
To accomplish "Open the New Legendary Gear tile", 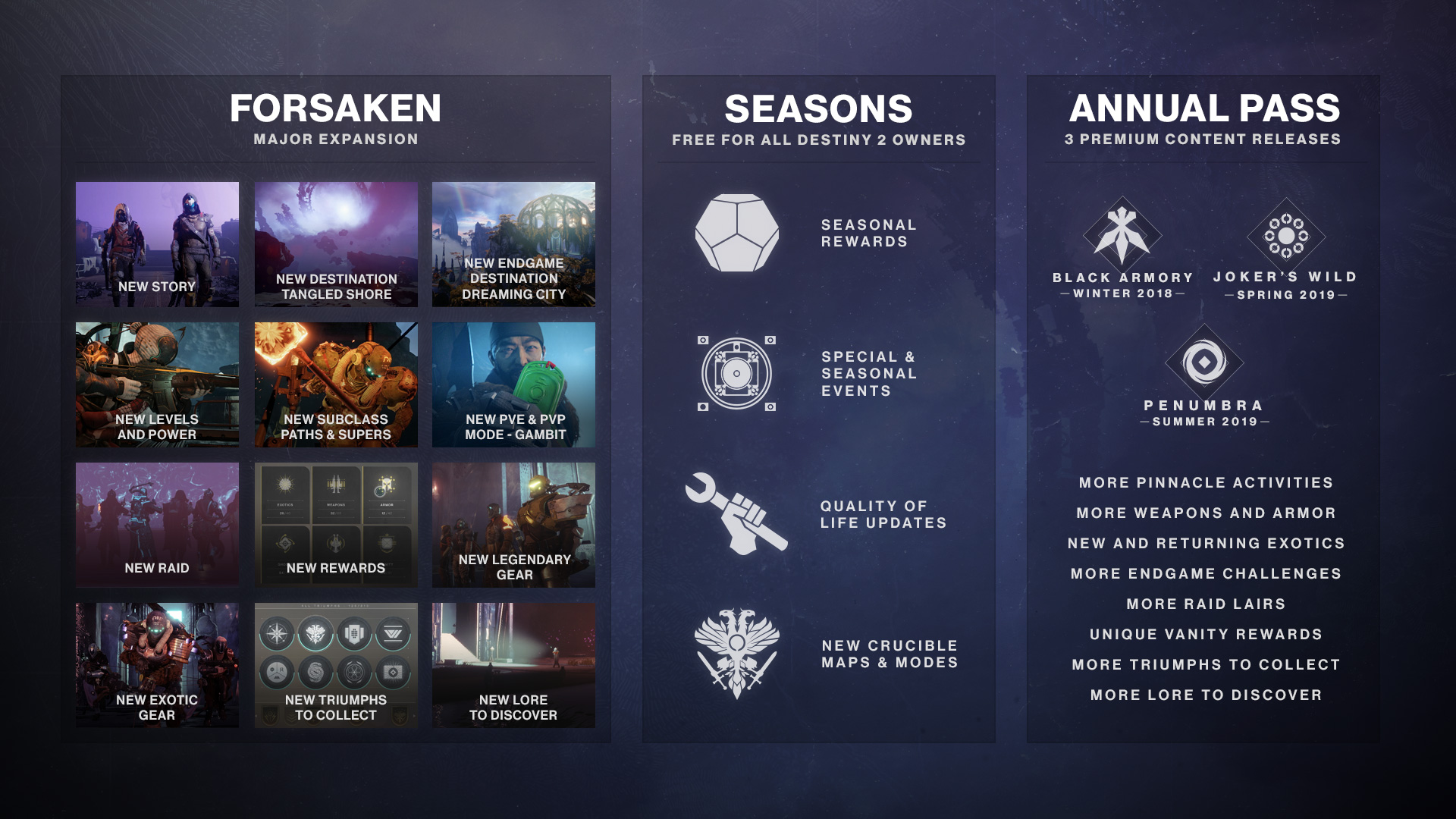I will [x=513, y=525].
